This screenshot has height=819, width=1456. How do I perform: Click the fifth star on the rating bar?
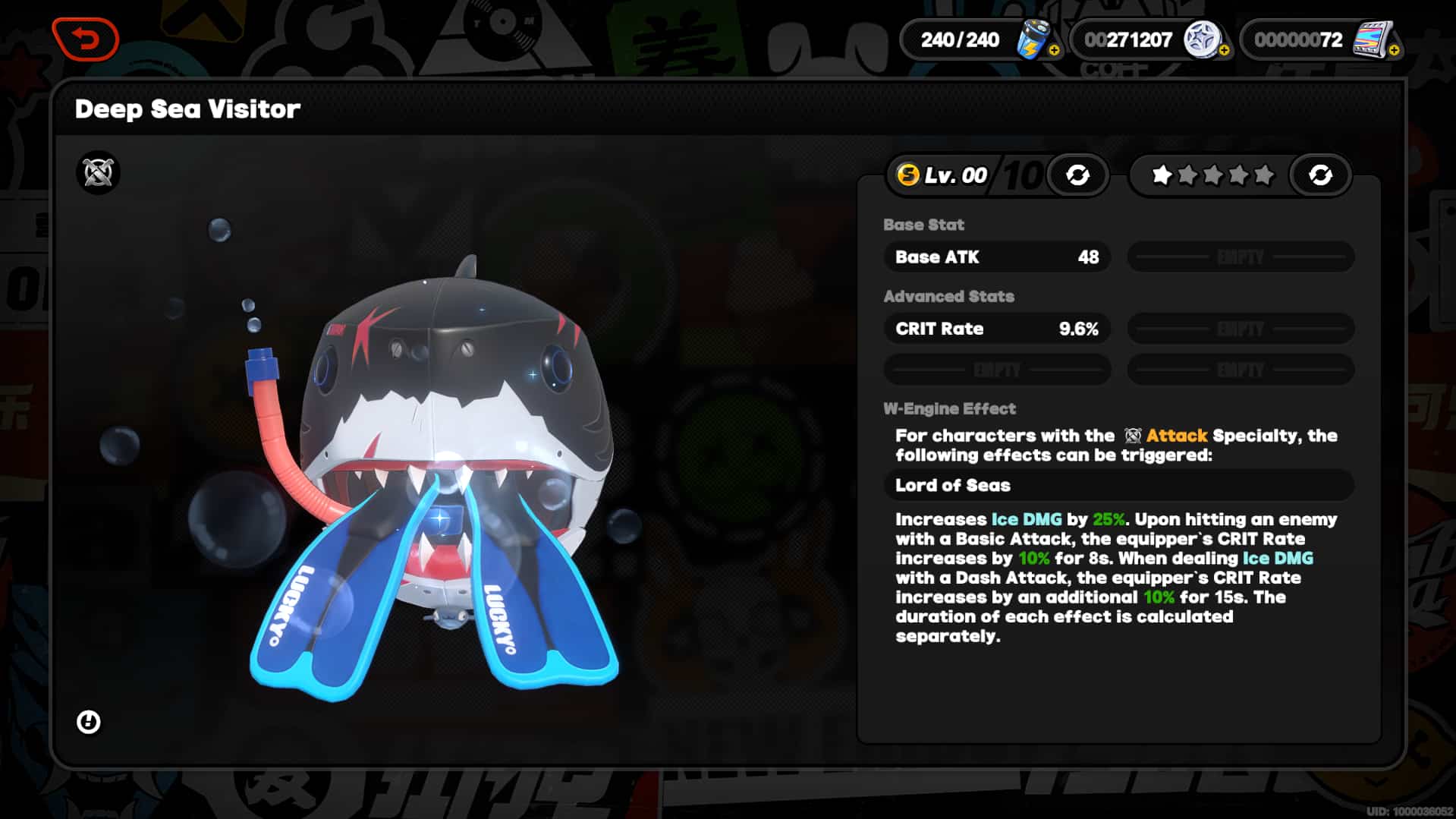pyautogui.click(x=1265, y=174)
